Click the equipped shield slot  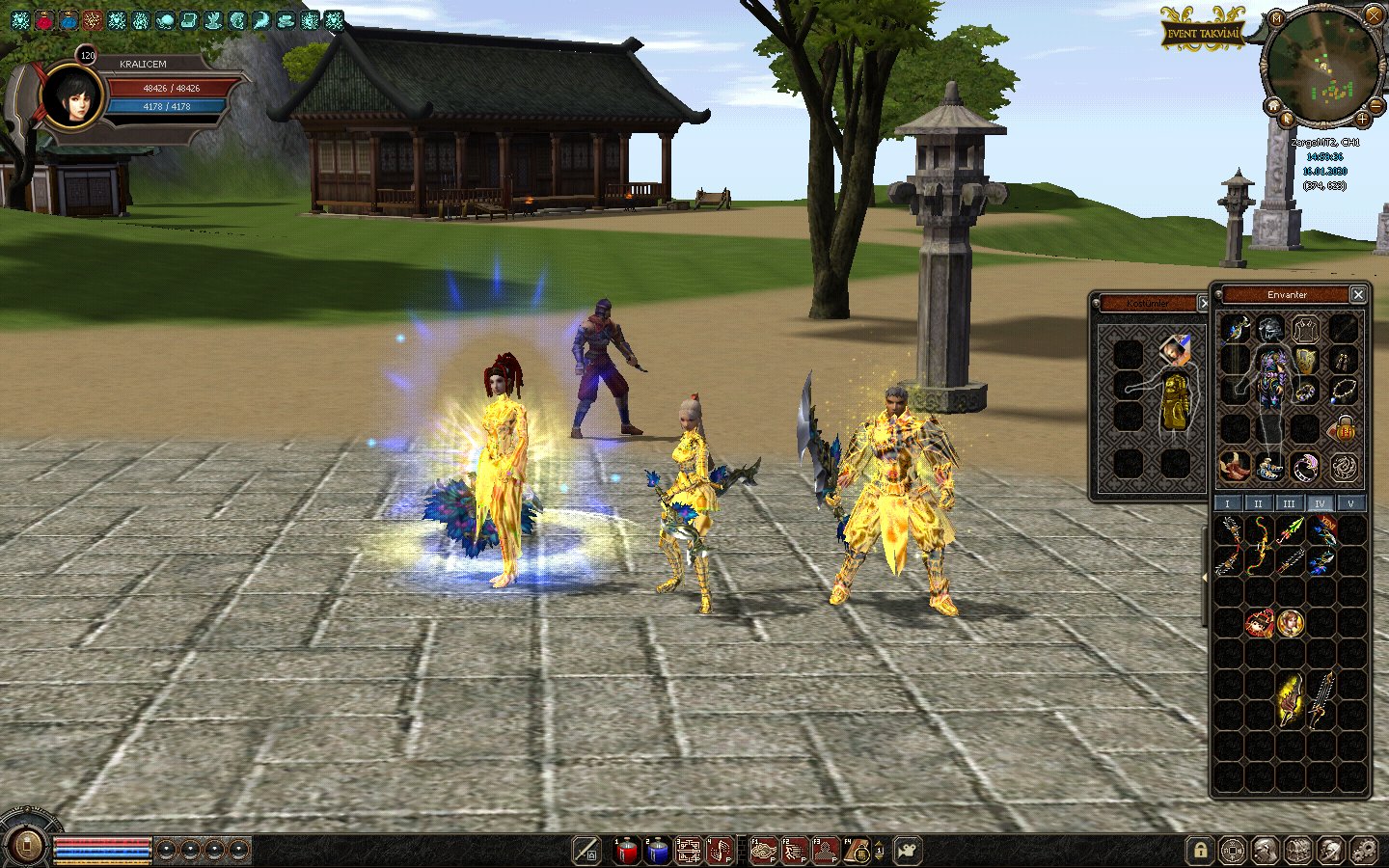1305,361
